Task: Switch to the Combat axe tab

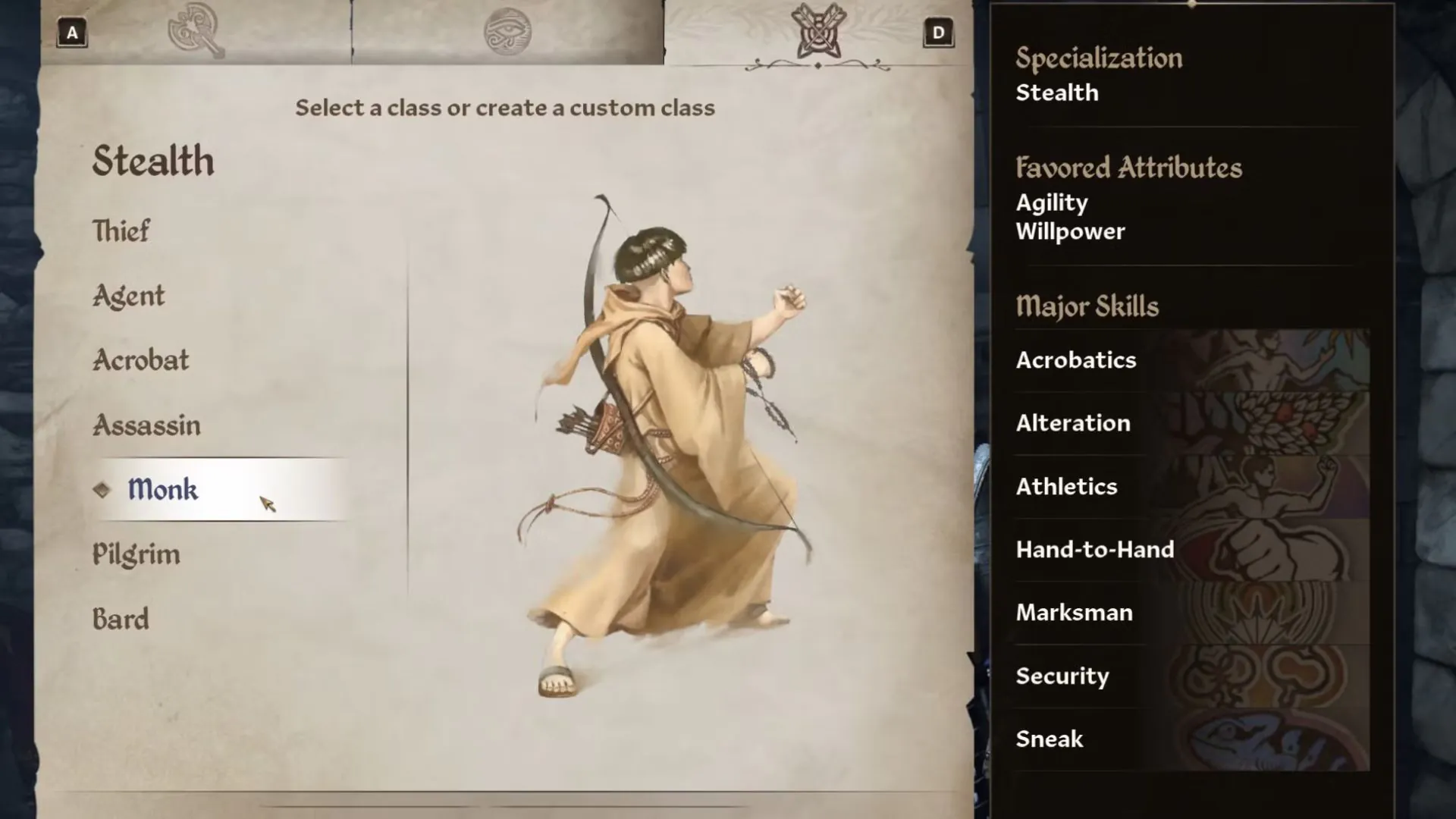Action: click(x=196, y=31)
